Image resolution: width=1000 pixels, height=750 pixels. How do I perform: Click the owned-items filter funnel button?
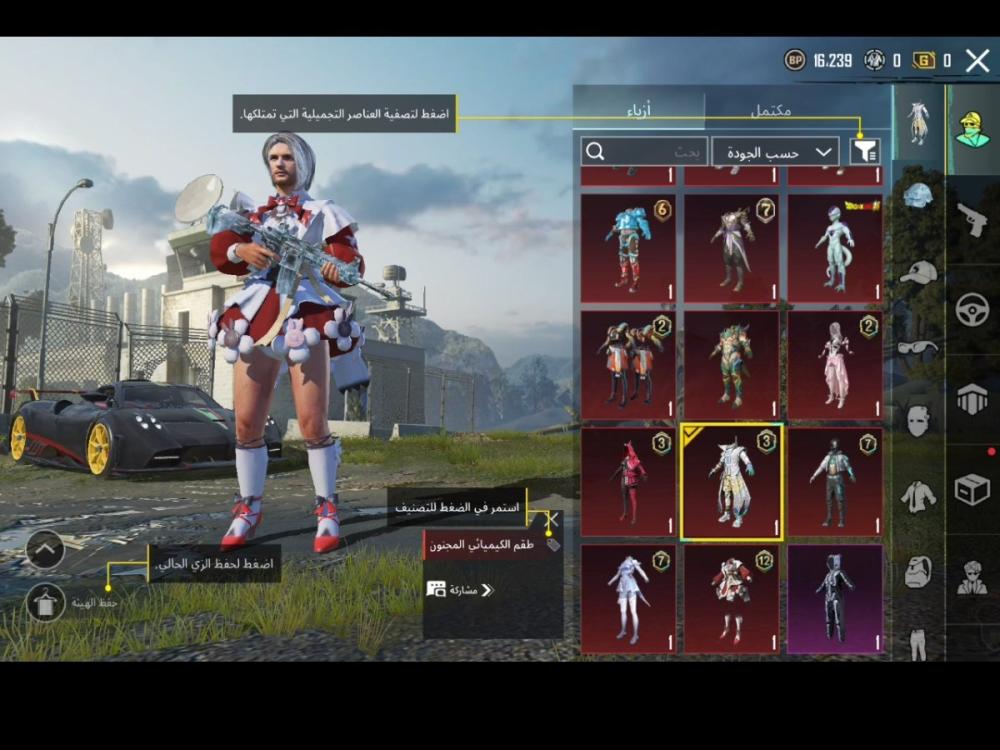click(x=865, y=152)
